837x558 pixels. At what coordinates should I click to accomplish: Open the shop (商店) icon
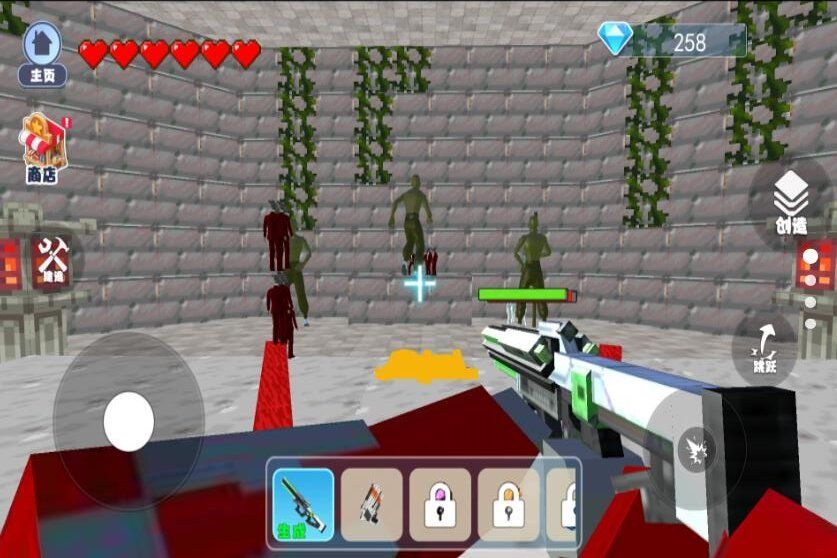point(42,148)
